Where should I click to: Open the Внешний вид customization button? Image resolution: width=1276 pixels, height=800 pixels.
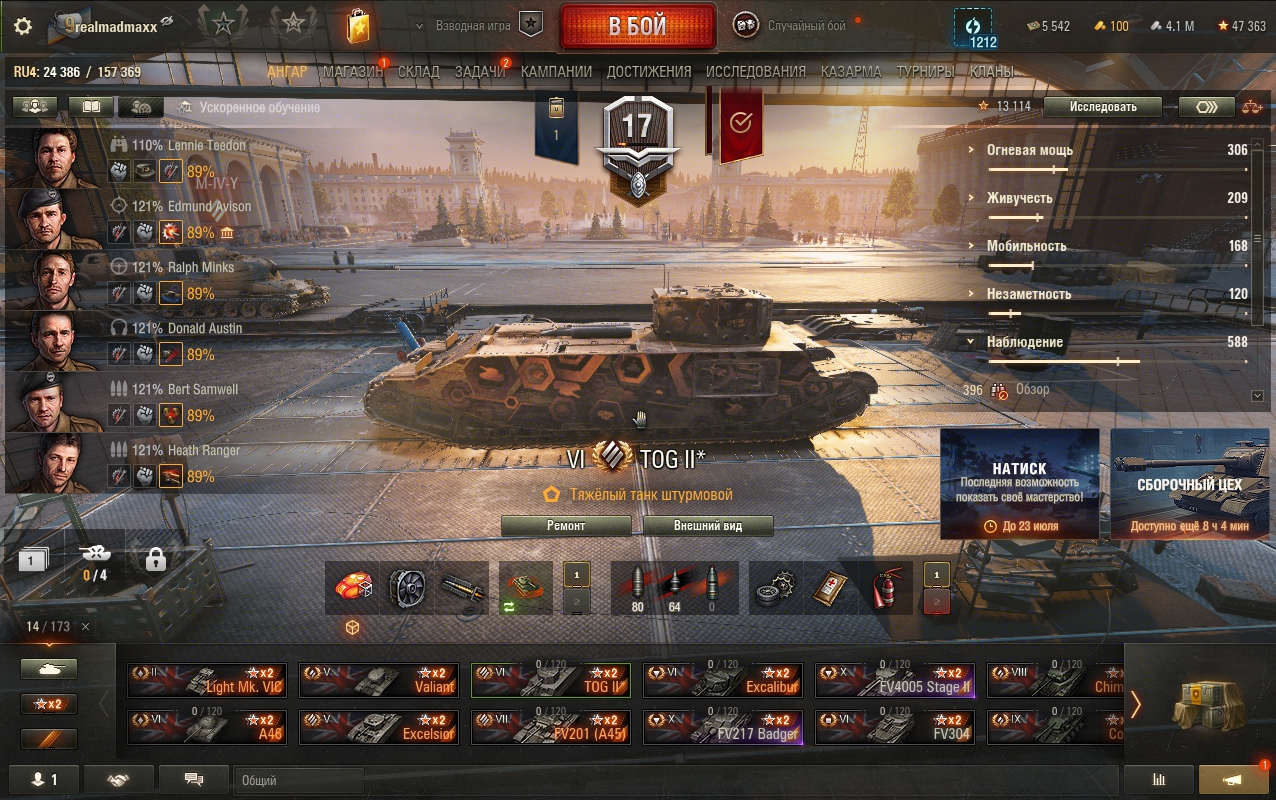tap(708, 526)
